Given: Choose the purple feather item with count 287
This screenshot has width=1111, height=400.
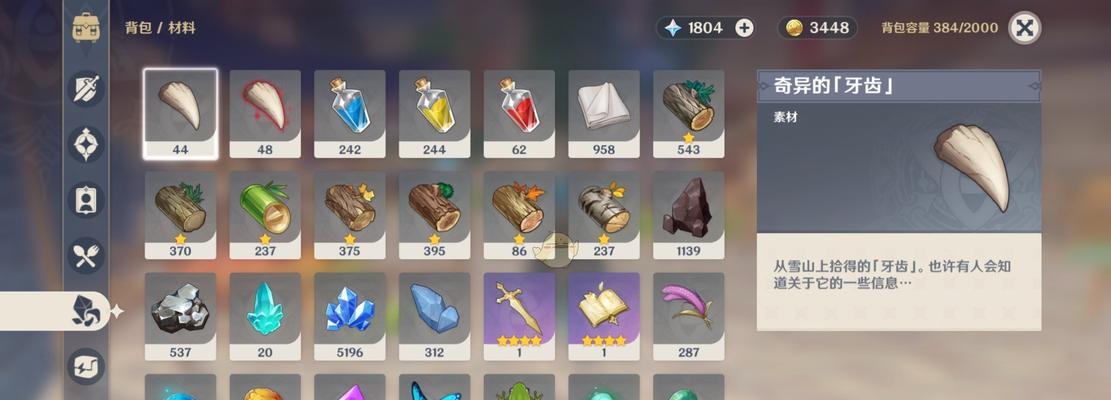Looking at the screenshot, I should coord(688,309).
